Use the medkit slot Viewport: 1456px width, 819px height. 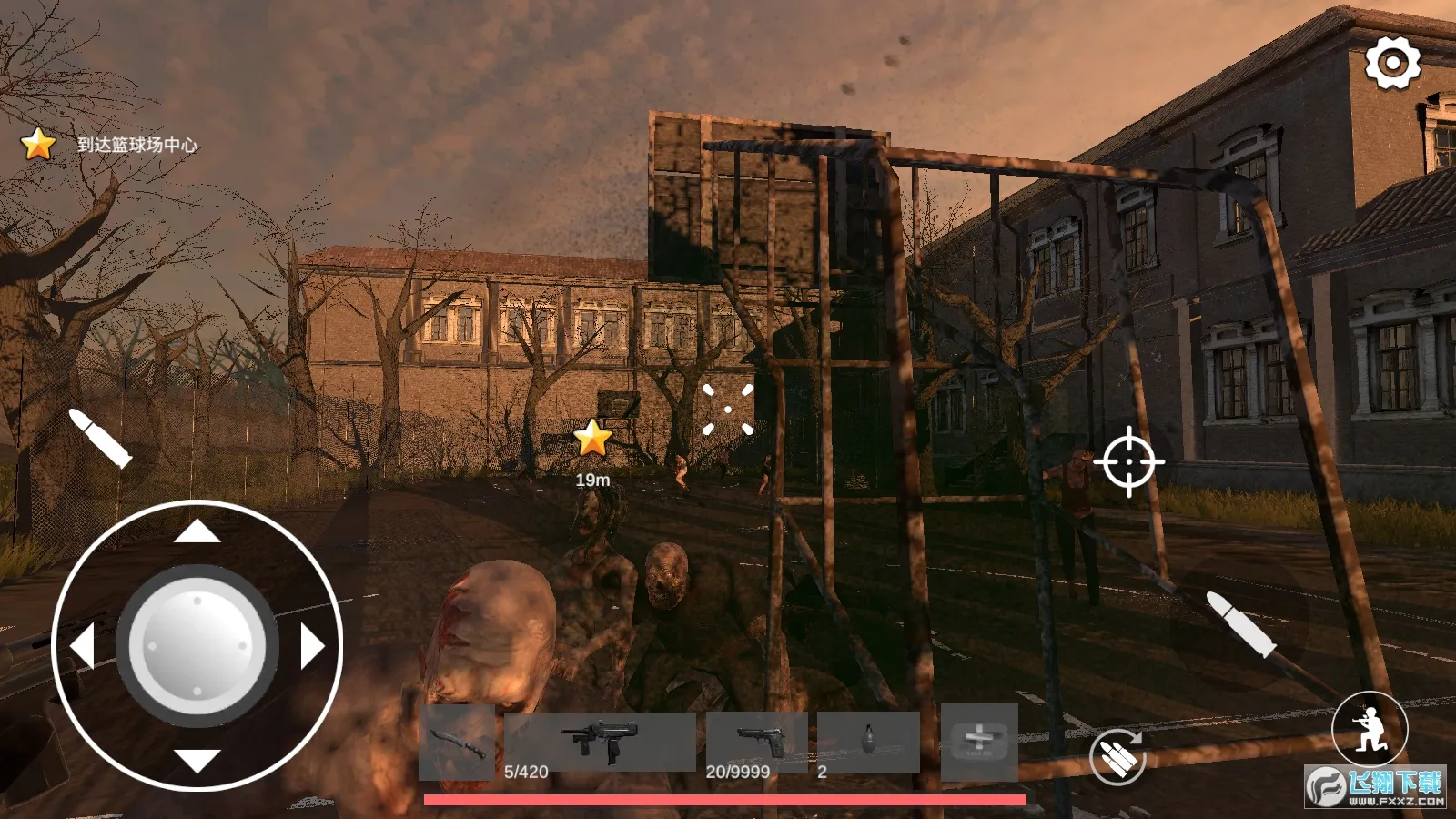click(979, 741)
